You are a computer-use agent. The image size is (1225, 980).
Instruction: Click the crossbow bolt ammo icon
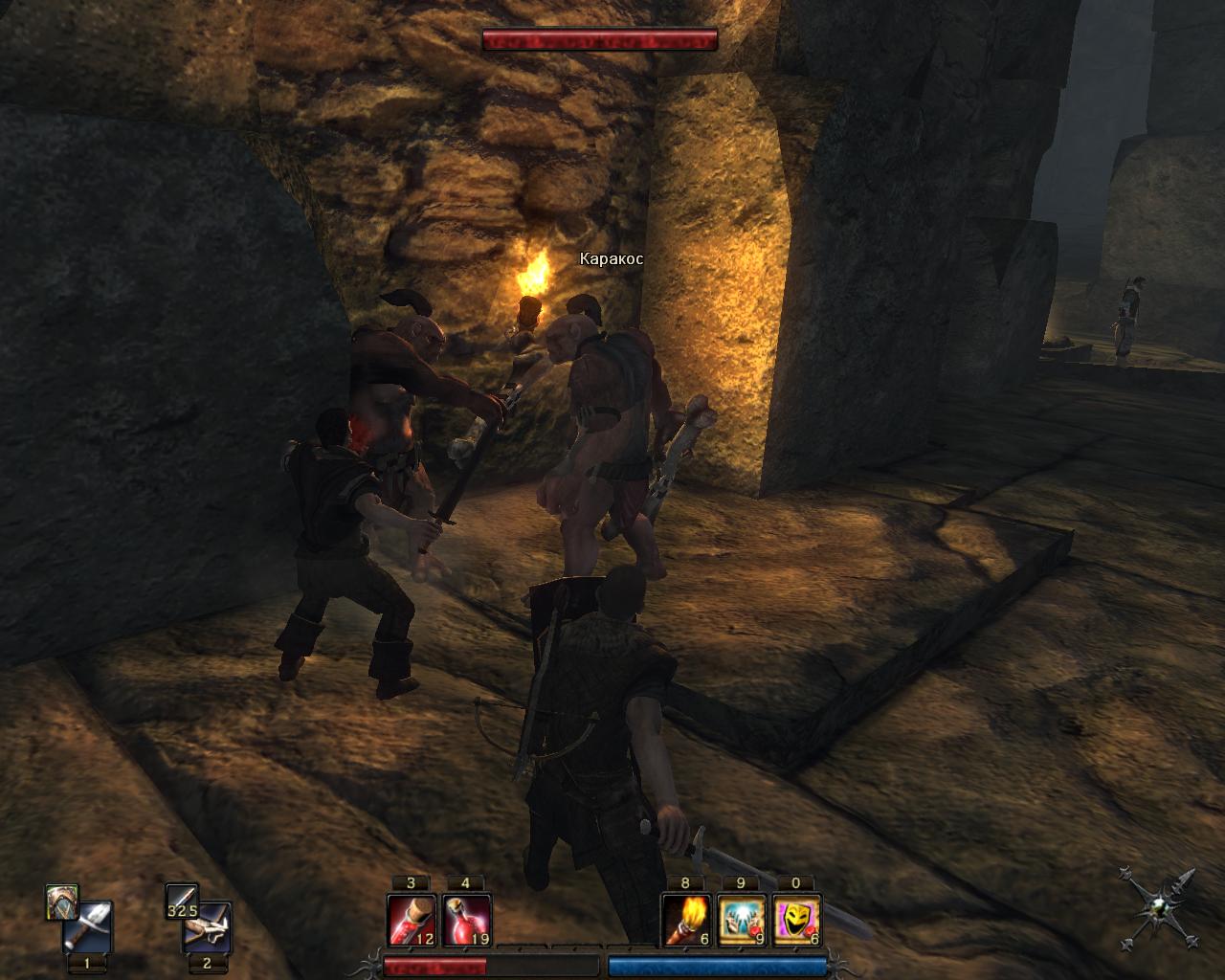[181, 902]
